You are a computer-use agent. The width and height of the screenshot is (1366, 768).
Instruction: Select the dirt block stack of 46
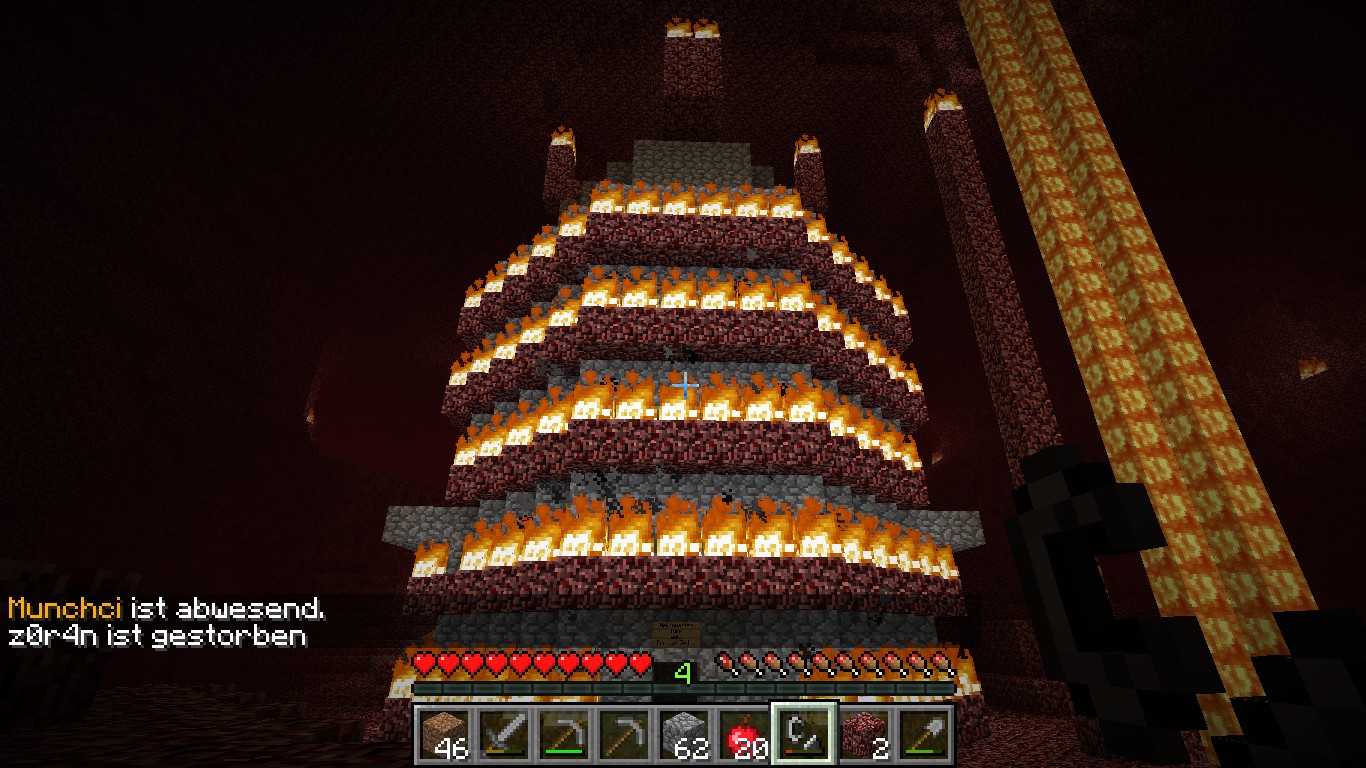pos(444,737)
